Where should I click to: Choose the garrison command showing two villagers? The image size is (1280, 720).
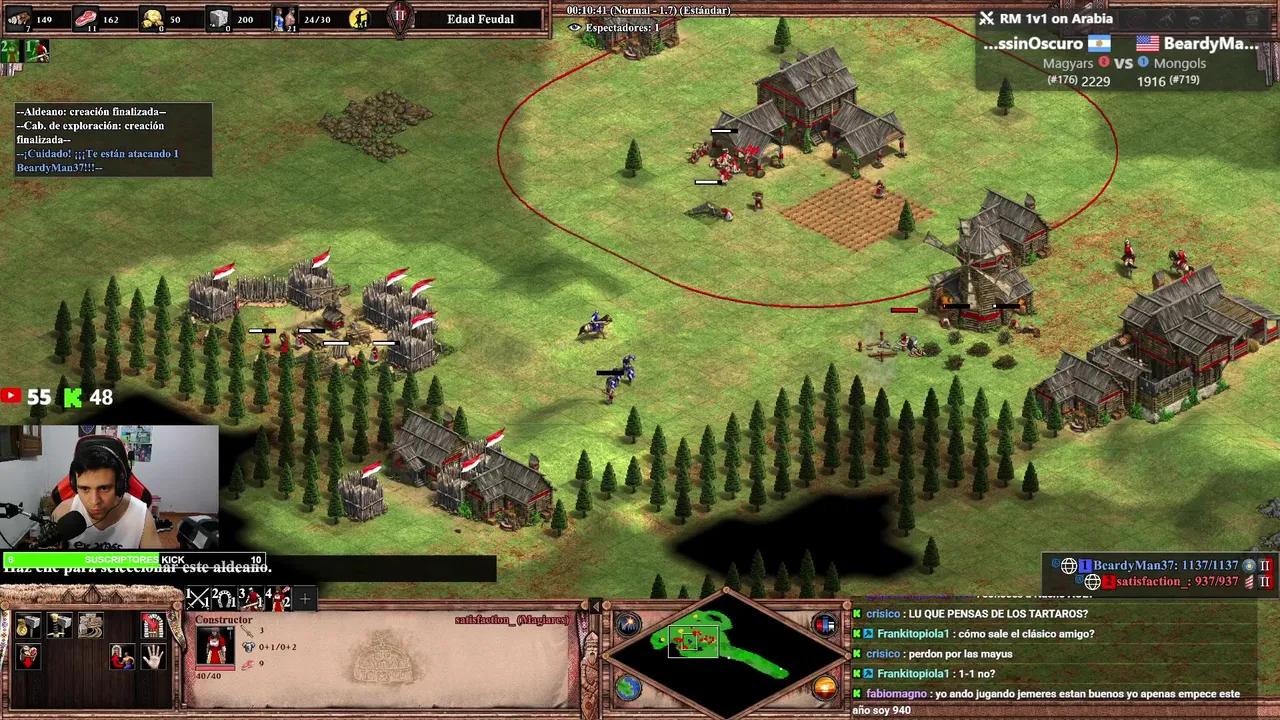pyautogui.click(x=122, y=657)
